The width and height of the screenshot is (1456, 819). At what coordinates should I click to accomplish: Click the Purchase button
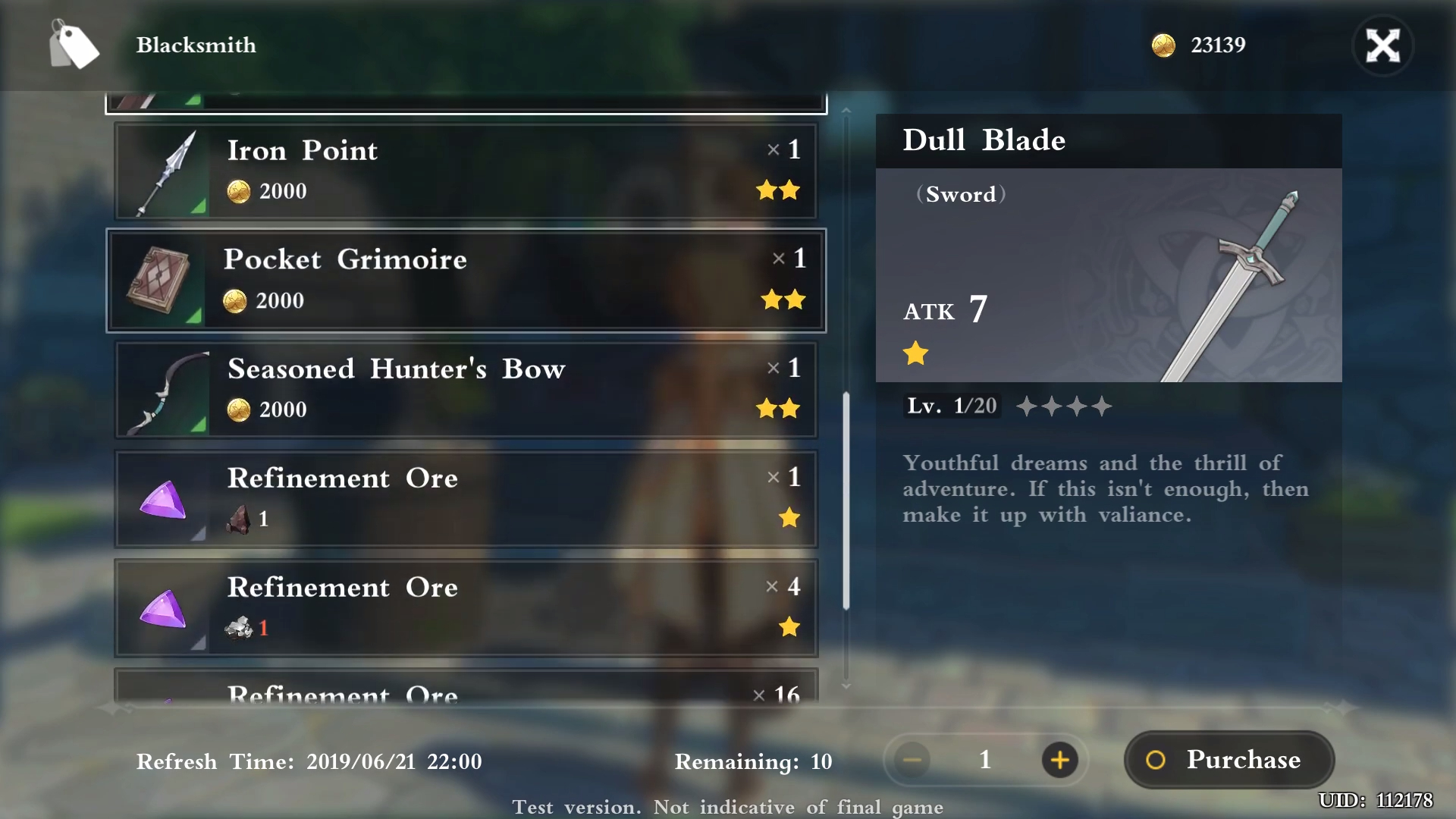(1228, 759)
